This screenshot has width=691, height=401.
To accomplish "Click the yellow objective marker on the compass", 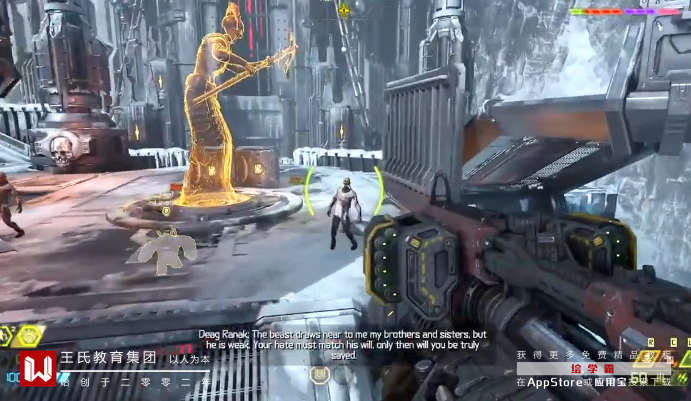I will click(x=345, y=10).
